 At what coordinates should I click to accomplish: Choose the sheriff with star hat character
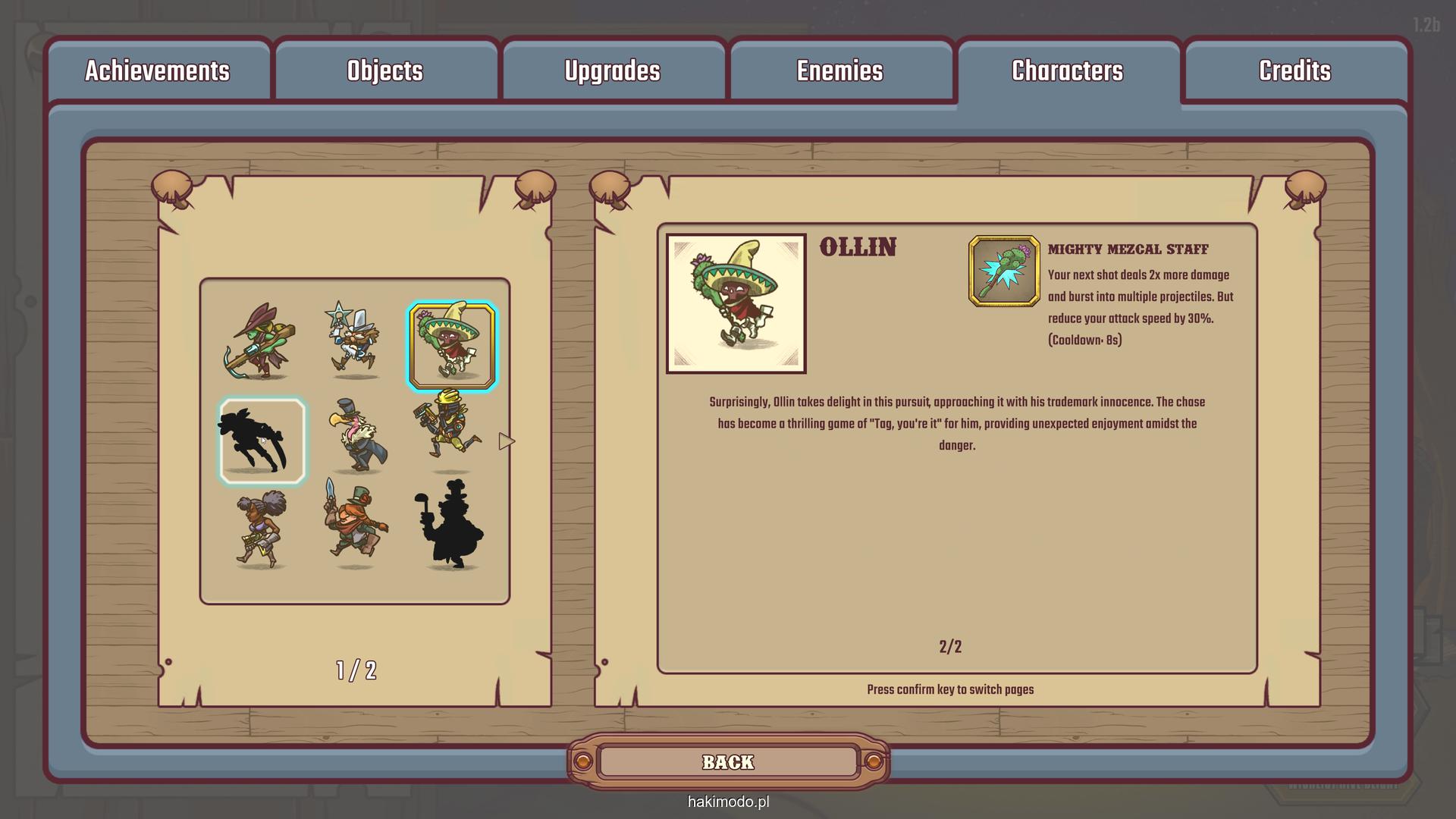point(355,340)
